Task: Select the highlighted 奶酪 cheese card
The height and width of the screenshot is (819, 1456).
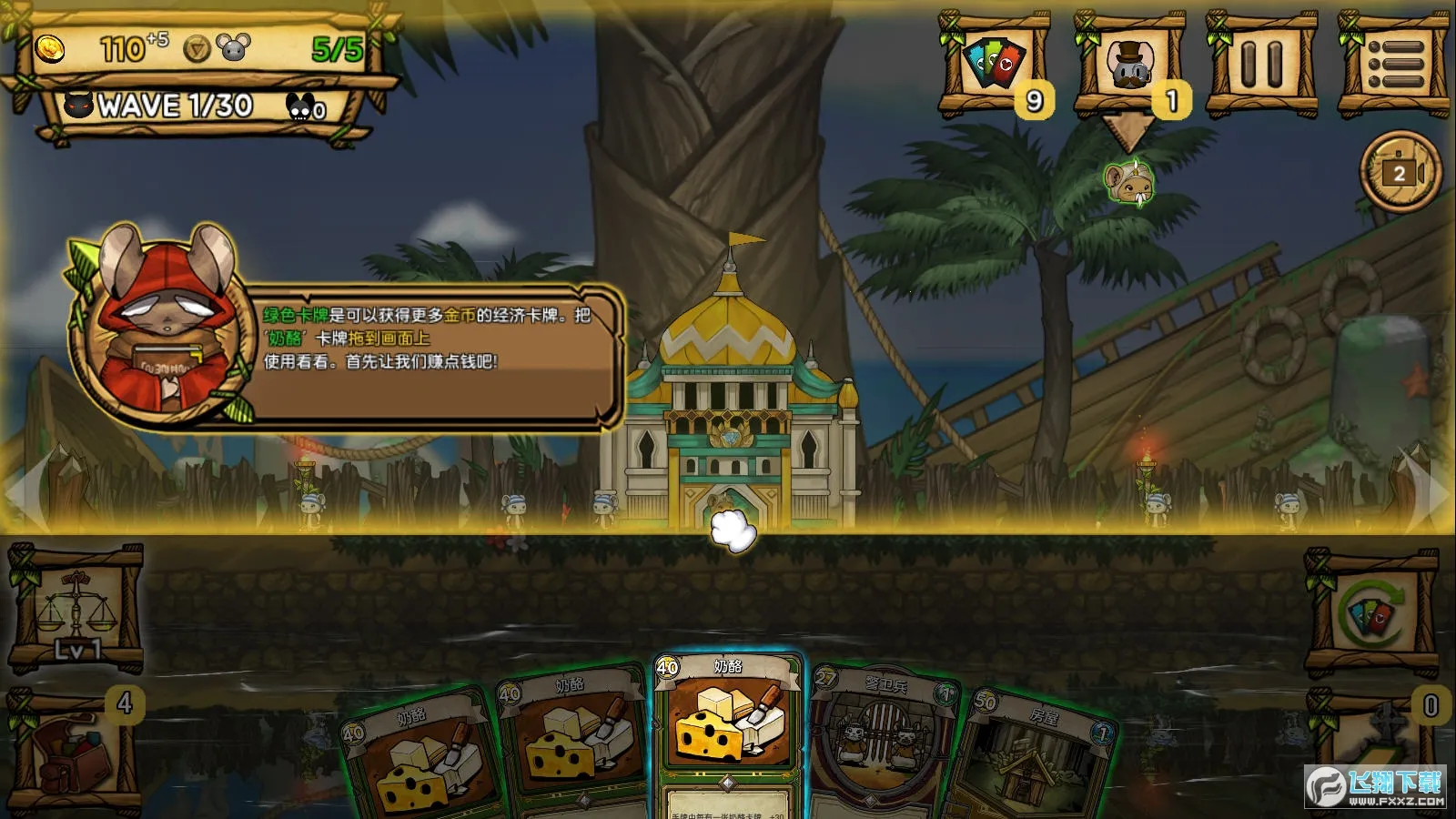Action: [728, 737]
